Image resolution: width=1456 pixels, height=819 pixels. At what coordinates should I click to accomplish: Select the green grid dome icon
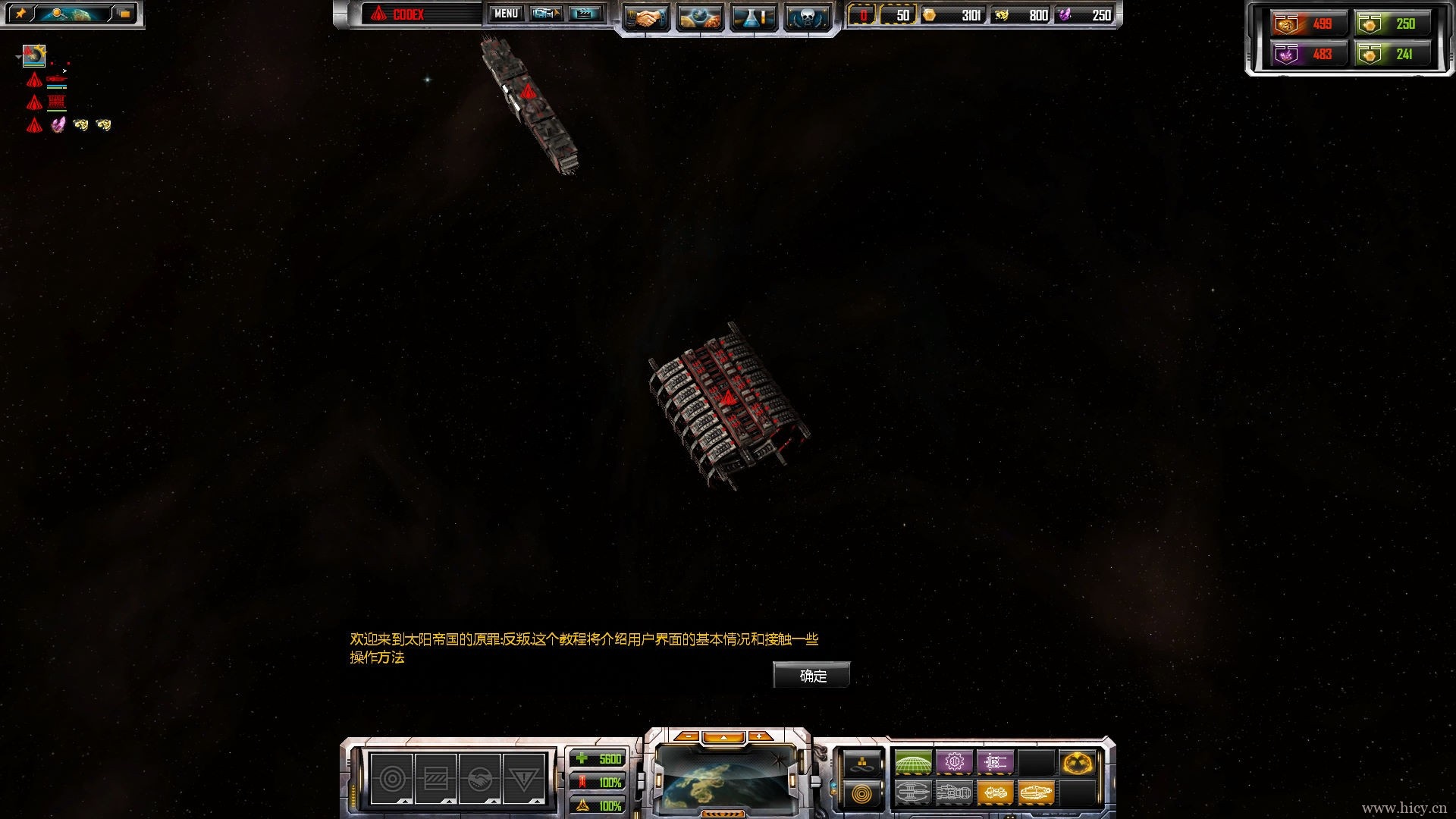coord(913,762)
